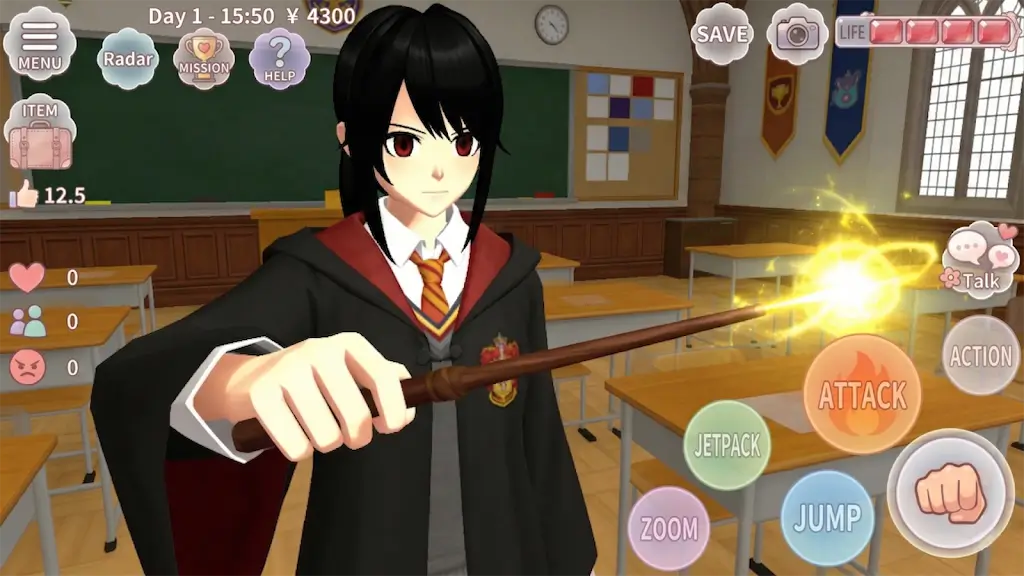Toggle the Radar button
Screen dimensions: 1024x576
click(128, 59)
